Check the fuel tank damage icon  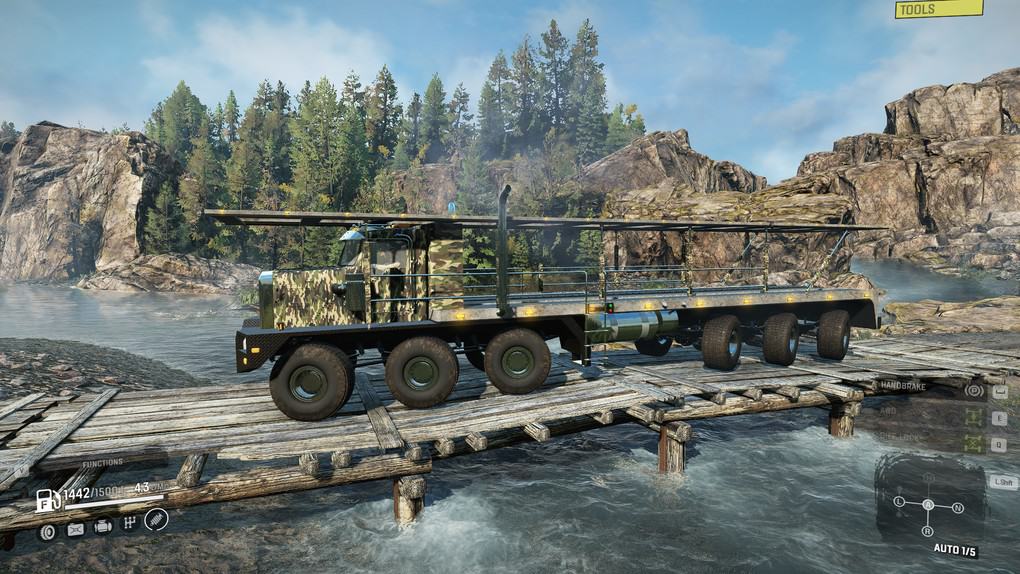coord(75,529)
